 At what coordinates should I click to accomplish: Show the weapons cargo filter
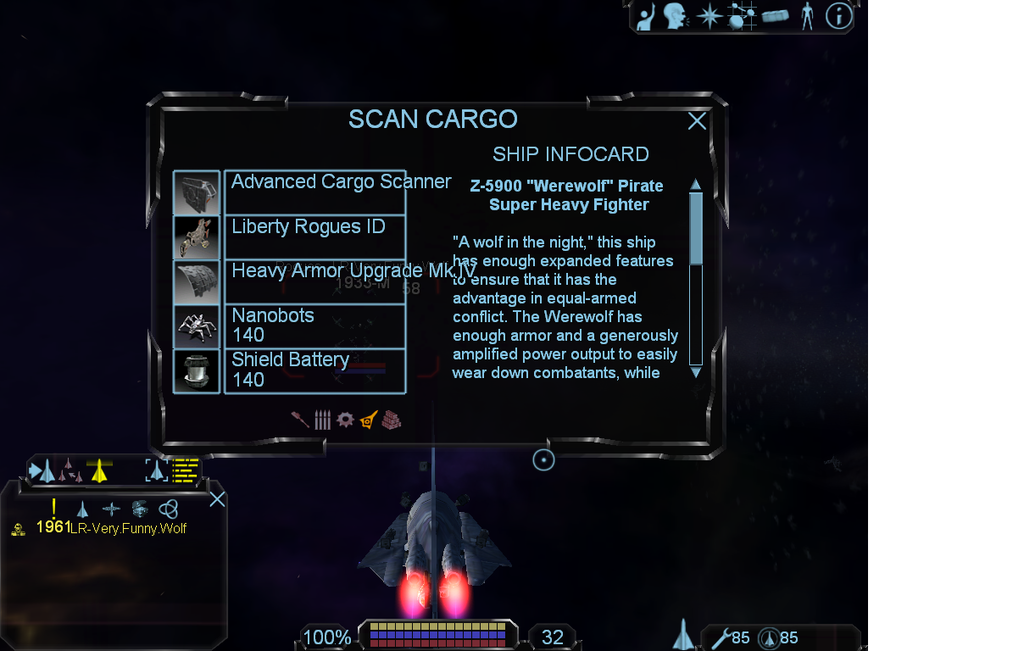[x=300, y=420]
